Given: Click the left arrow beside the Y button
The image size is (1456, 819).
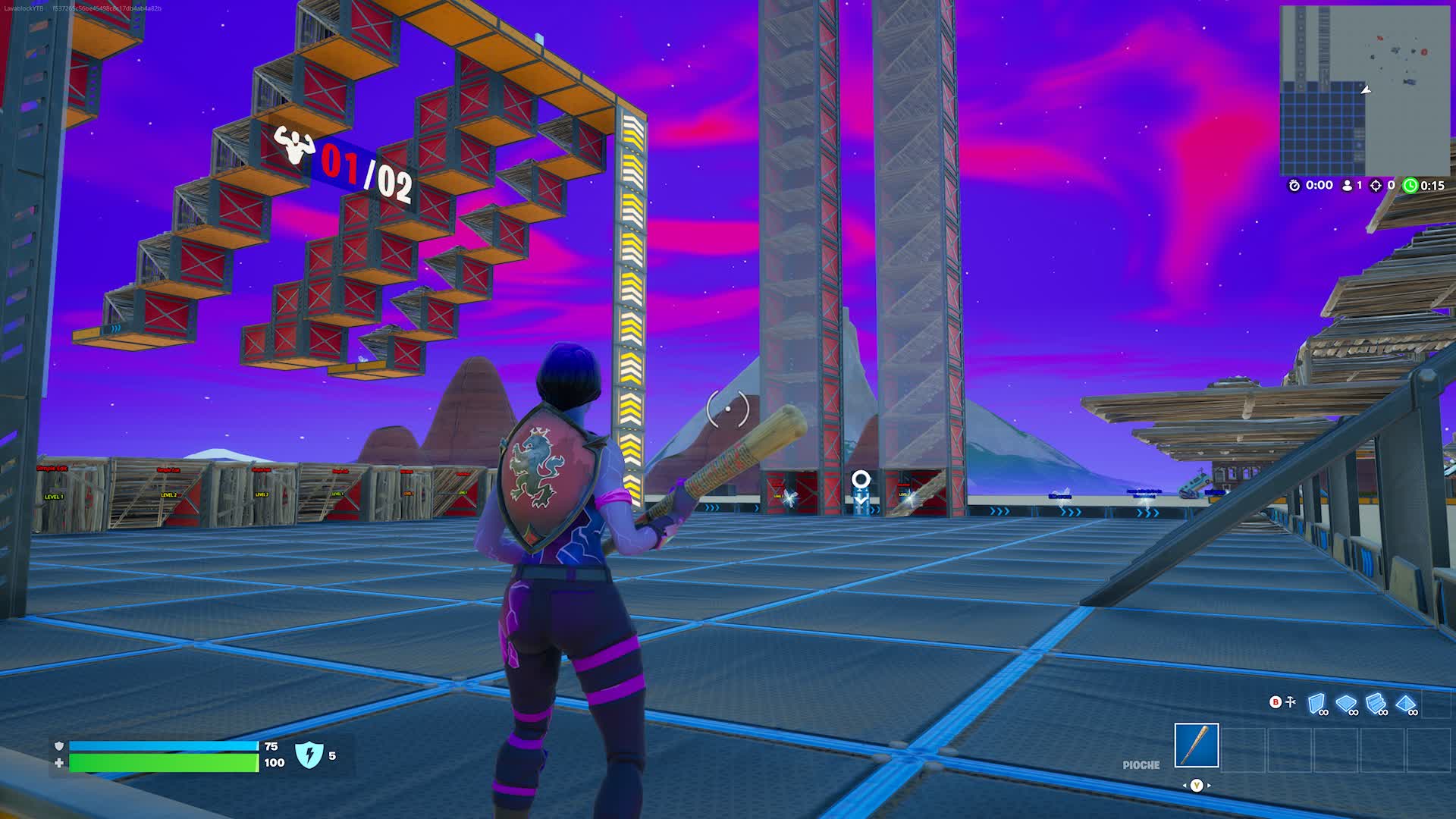Looking at the screenshot, I should tap(1185, 786).
